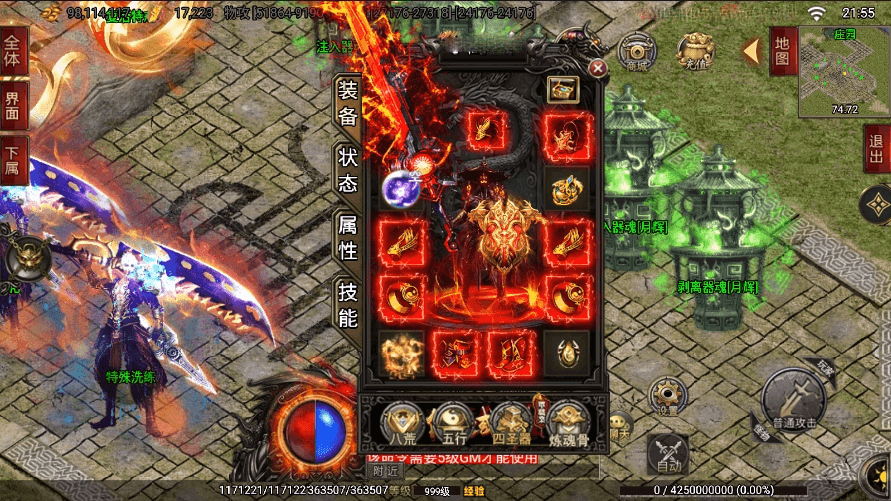Open the 炼魂骨 soul bone button
This screenshot has width=891, height=501.
pyautogui.click(x=565, y=425)
